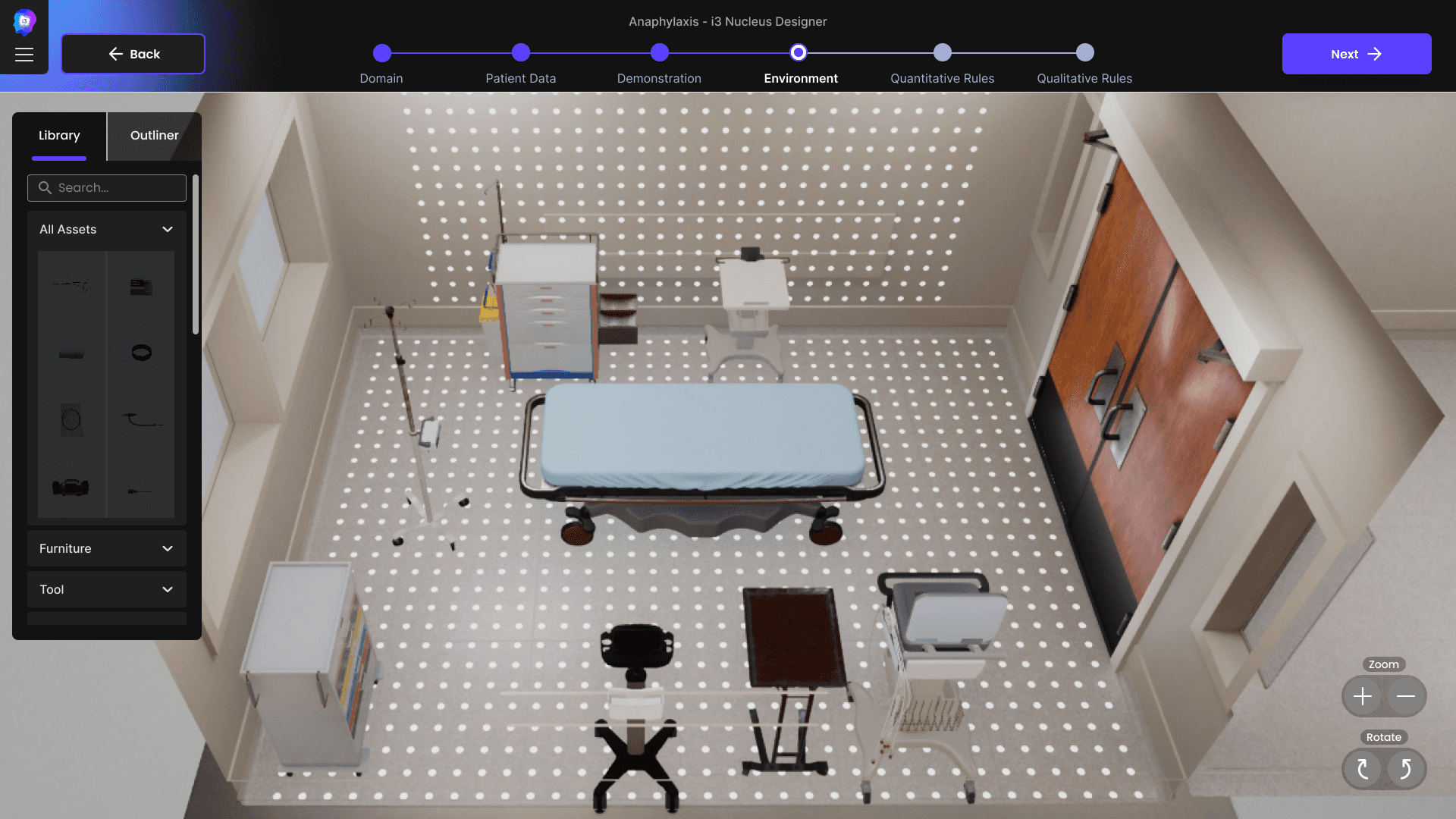Select the tourniquet ring asset thumbnail
Image resolution: width=1456 pixels, height=819 pixels.
[x=141, y=352]
